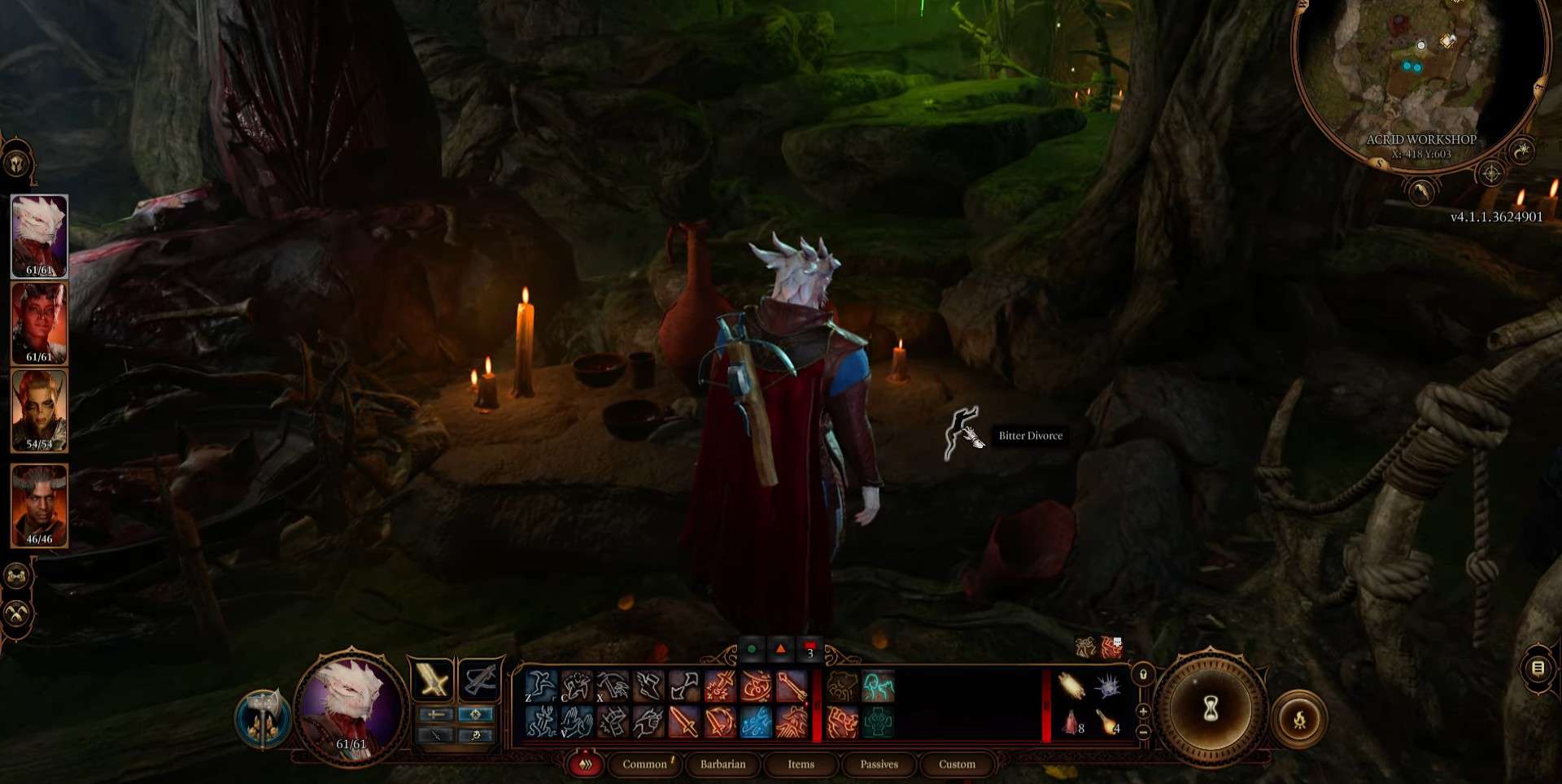Switch to the Common hotbar tab
Viewport: 1562px width, 784px height.
point(644,764)
